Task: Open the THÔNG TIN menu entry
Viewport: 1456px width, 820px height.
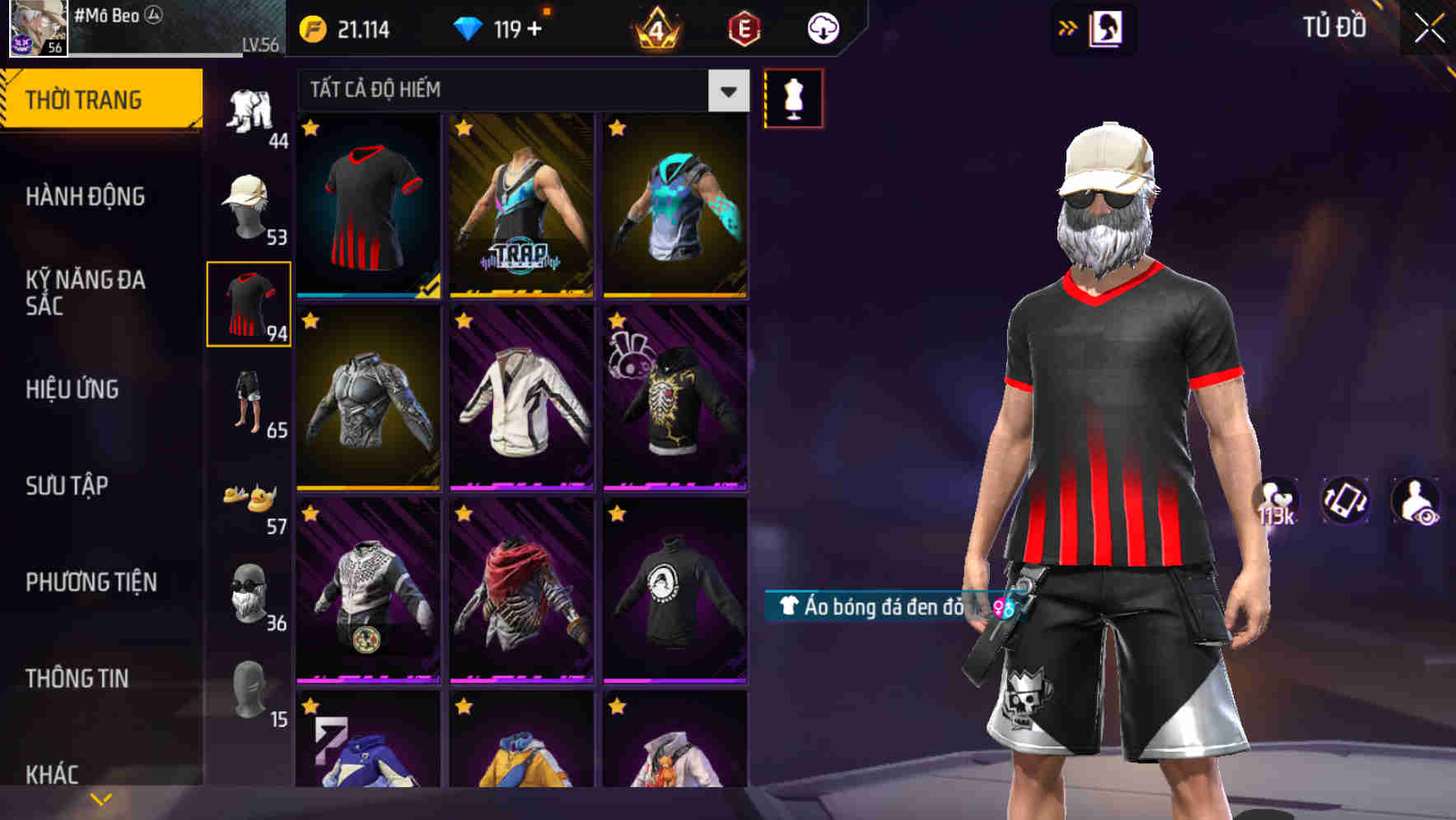Action: [x=77, y=678]
